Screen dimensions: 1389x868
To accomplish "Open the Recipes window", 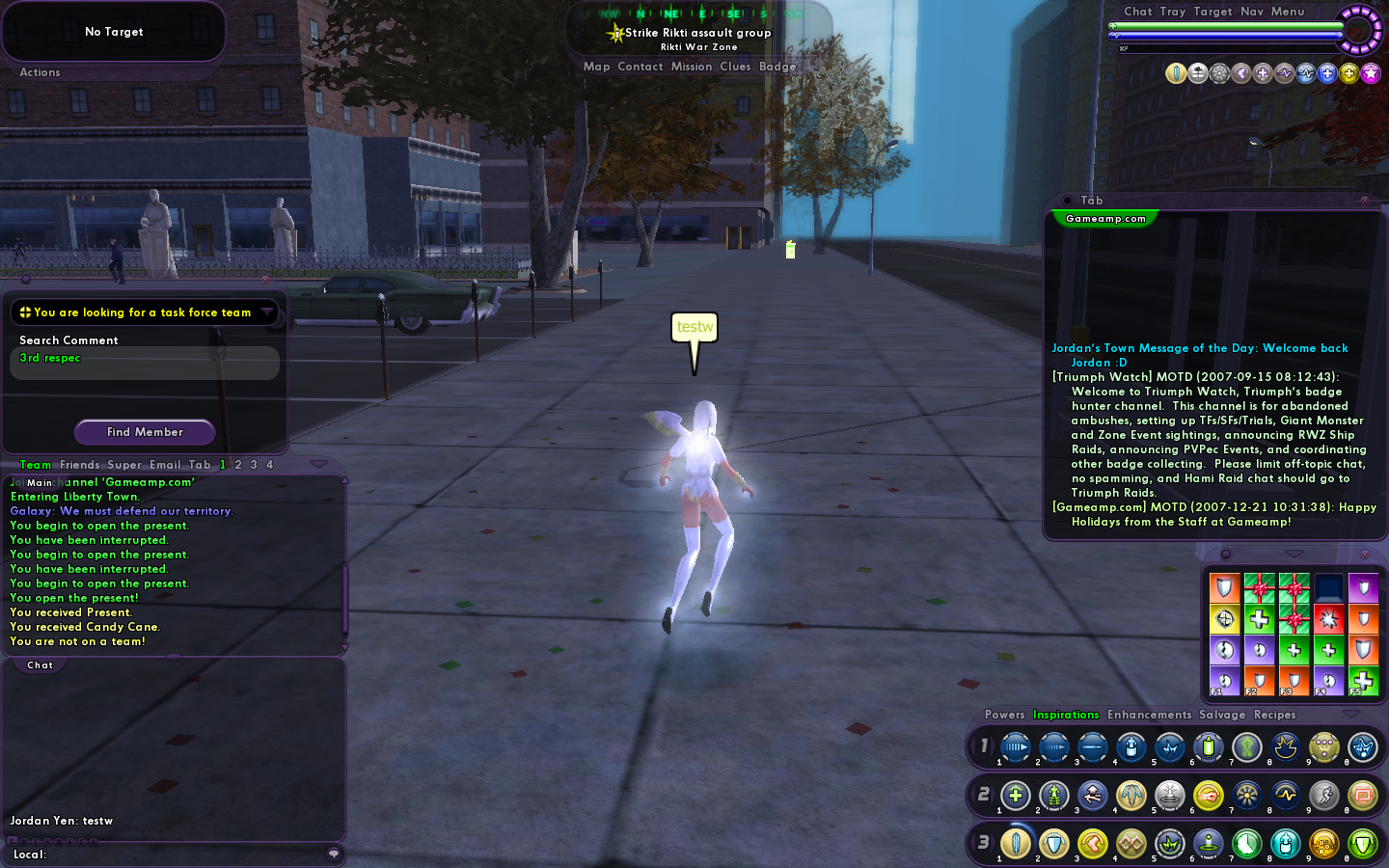I will [1274, 715].
